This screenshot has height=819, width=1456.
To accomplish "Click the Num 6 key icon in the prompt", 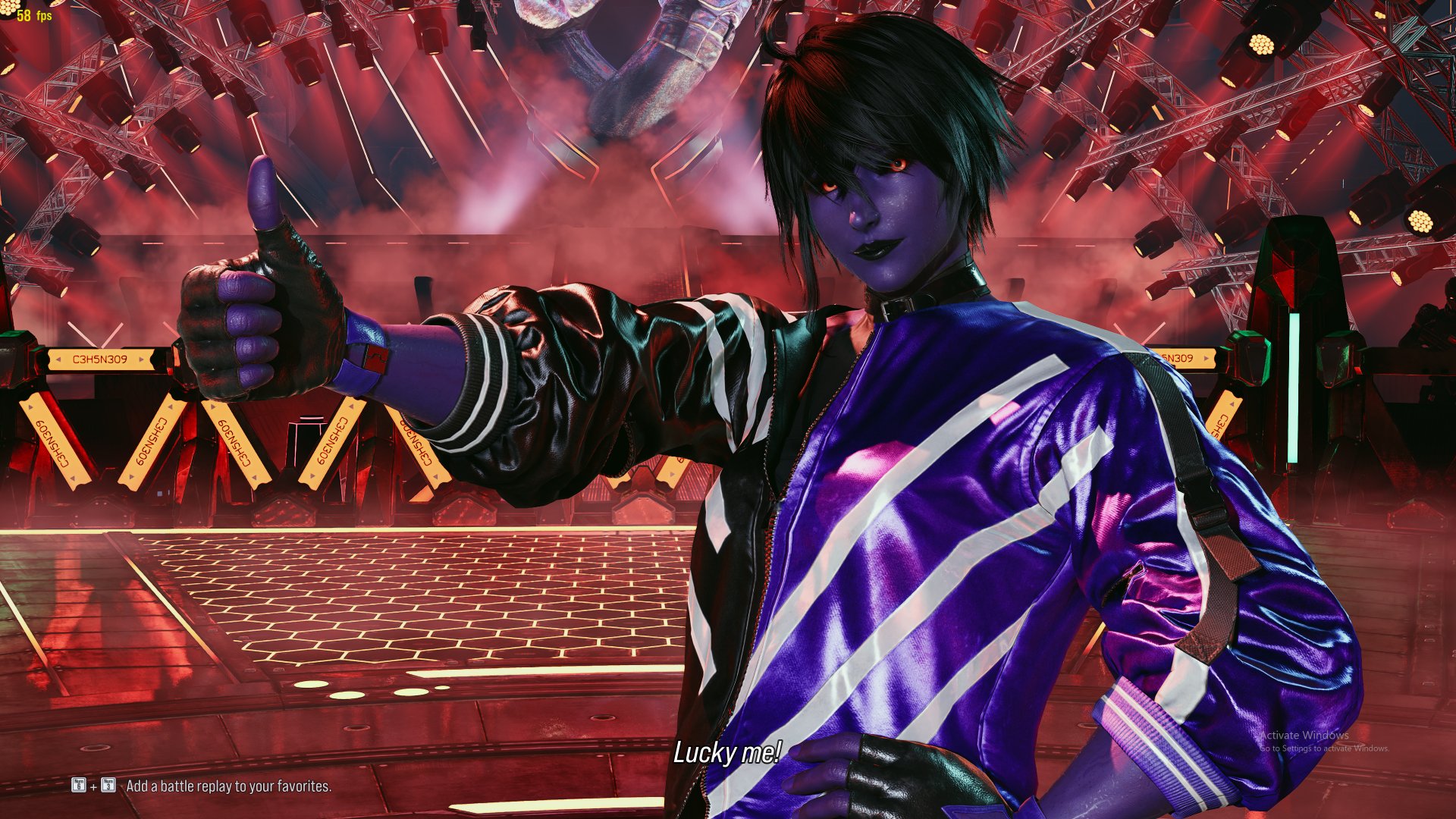I will point(79,786).
